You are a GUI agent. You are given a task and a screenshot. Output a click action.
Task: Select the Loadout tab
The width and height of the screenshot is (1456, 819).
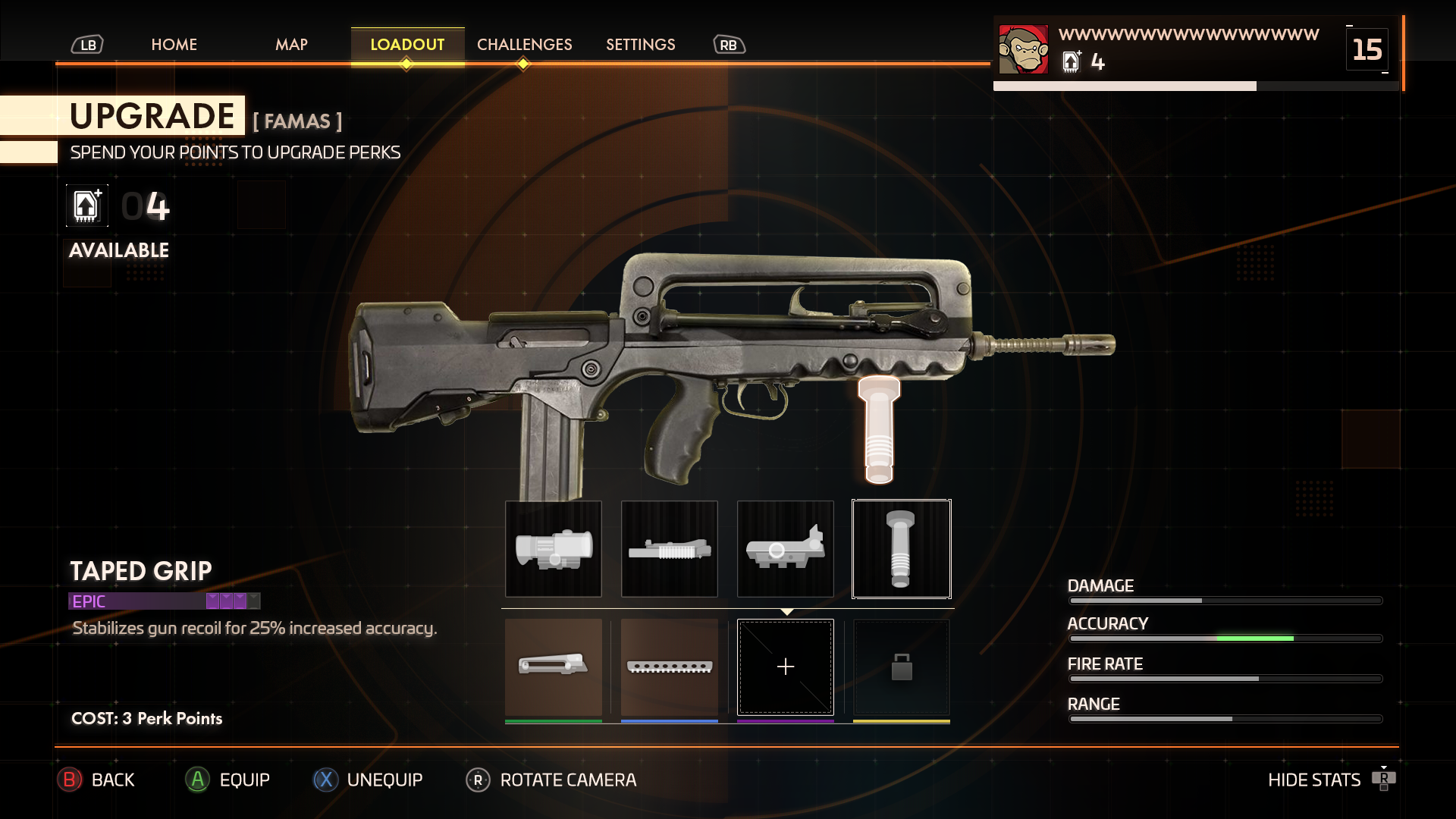click(x=407, y=45)
